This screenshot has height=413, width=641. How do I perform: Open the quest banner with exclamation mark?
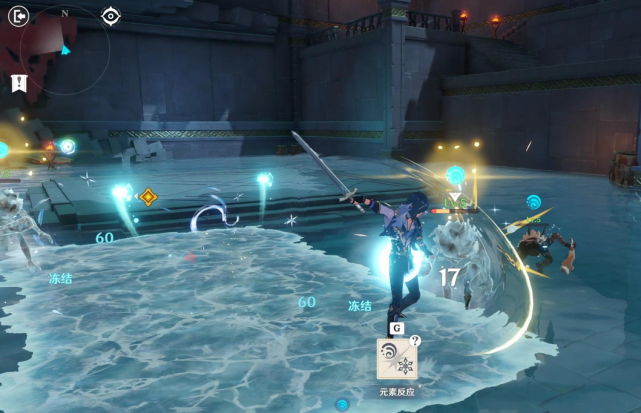pos(18,83)
